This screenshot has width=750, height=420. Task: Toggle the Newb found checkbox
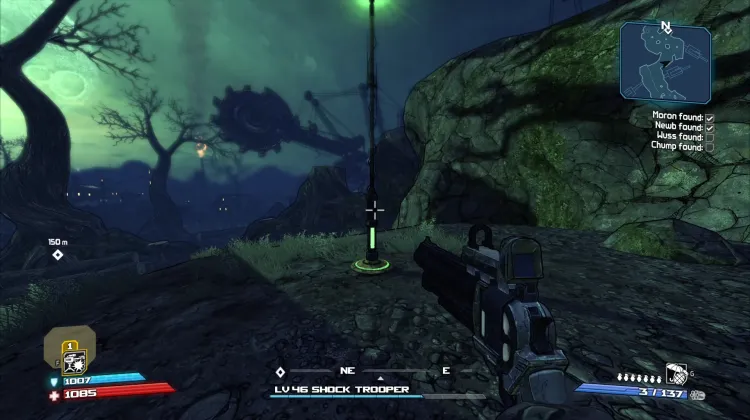pyautogui.click(x=709, y=127)
